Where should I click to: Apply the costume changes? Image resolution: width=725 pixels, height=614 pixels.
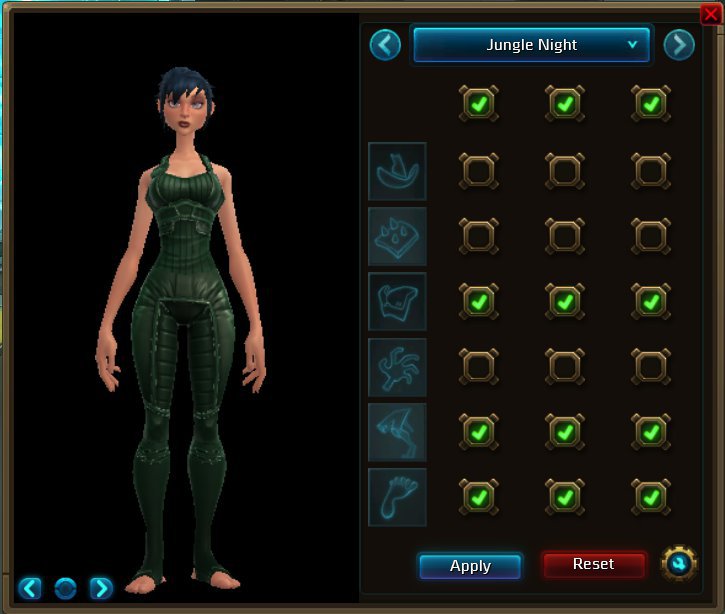tap(470, 566)
